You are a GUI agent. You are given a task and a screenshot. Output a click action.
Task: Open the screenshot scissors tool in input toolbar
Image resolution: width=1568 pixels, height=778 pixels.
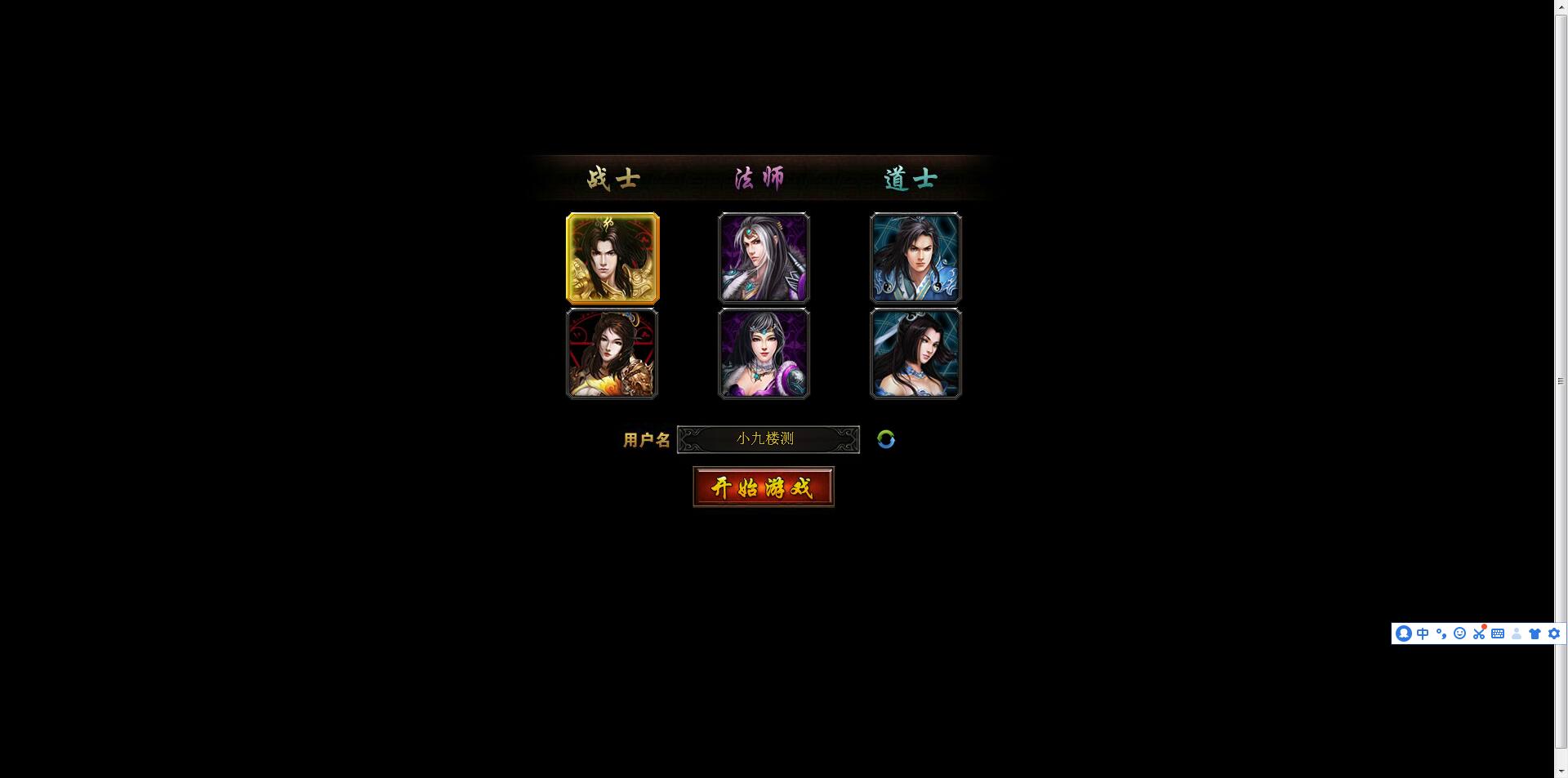(1478, 634)
